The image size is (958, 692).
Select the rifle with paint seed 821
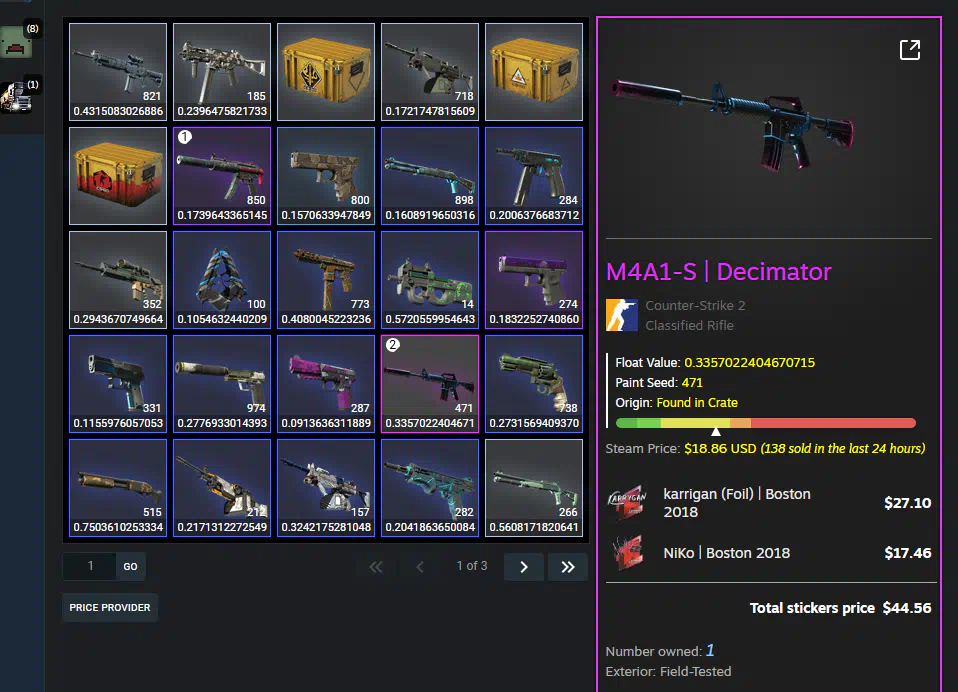(x=118, y=71)
